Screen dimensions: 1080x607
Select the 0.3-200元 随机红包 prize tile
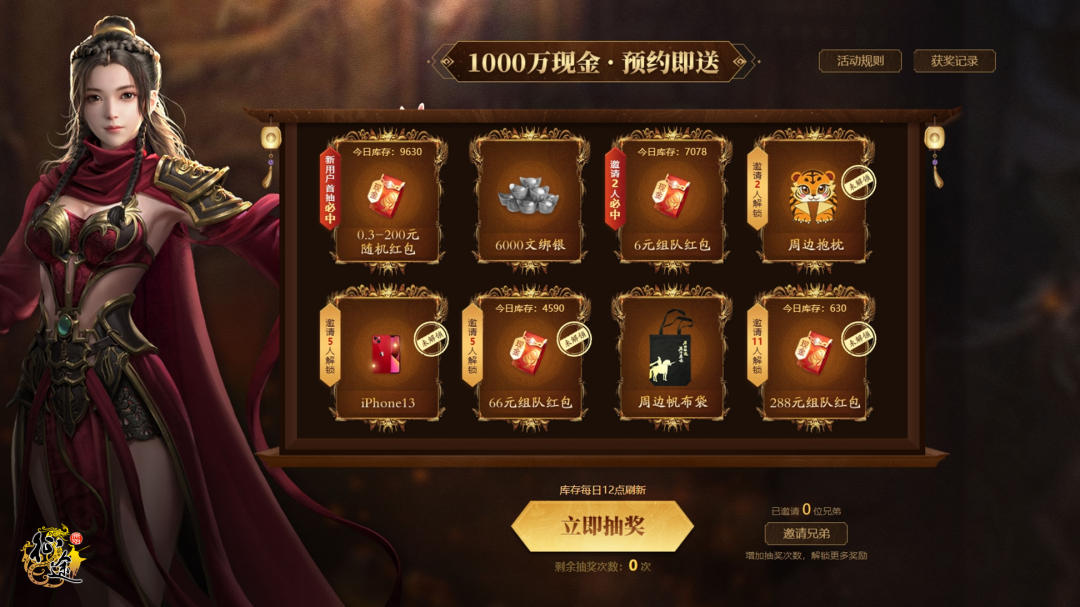387,201
